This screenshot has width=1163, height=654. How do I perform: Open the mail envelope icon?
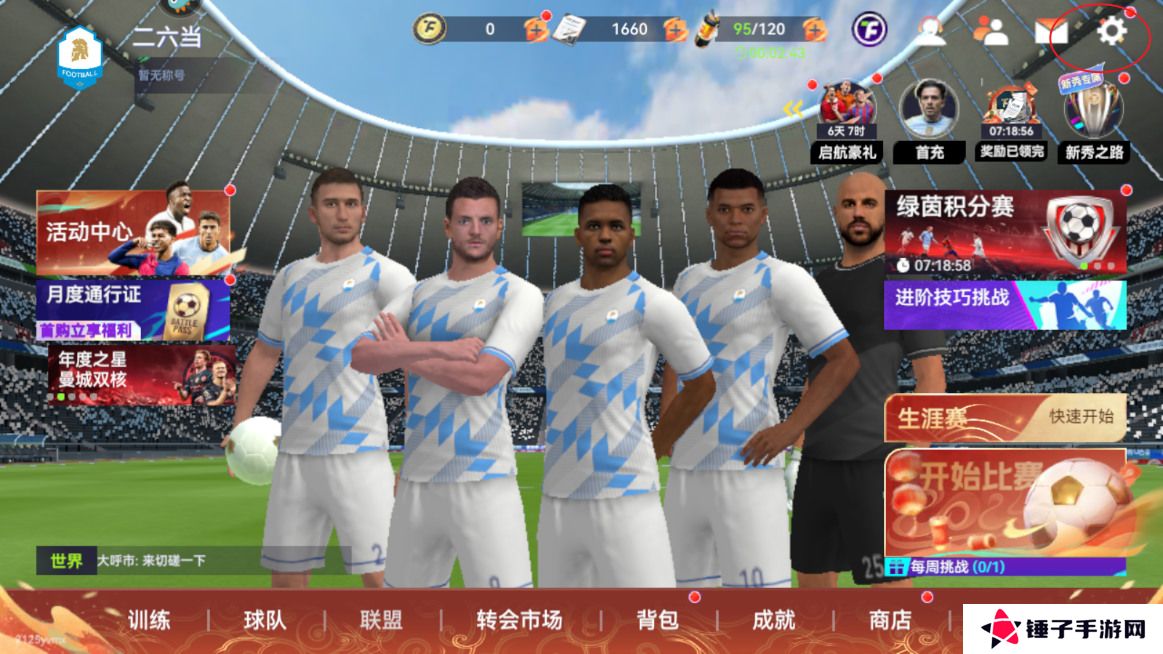coord(1051,31)
